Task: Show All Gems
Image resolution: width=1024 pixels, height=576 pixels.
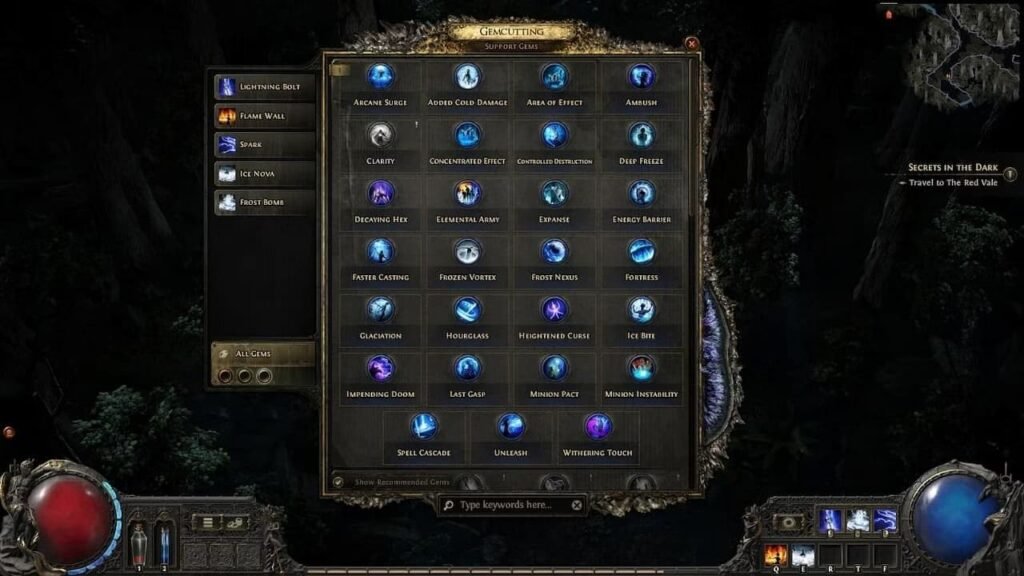Action: pyautogui.click(x=264, y=353)
